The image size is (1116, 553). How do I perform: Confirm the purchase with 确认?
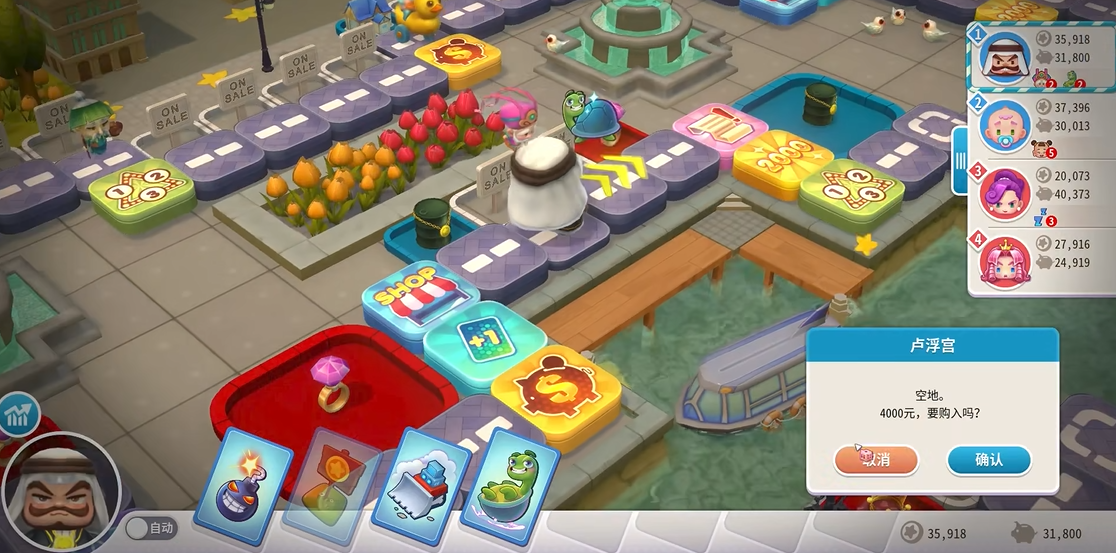[988, 459]
